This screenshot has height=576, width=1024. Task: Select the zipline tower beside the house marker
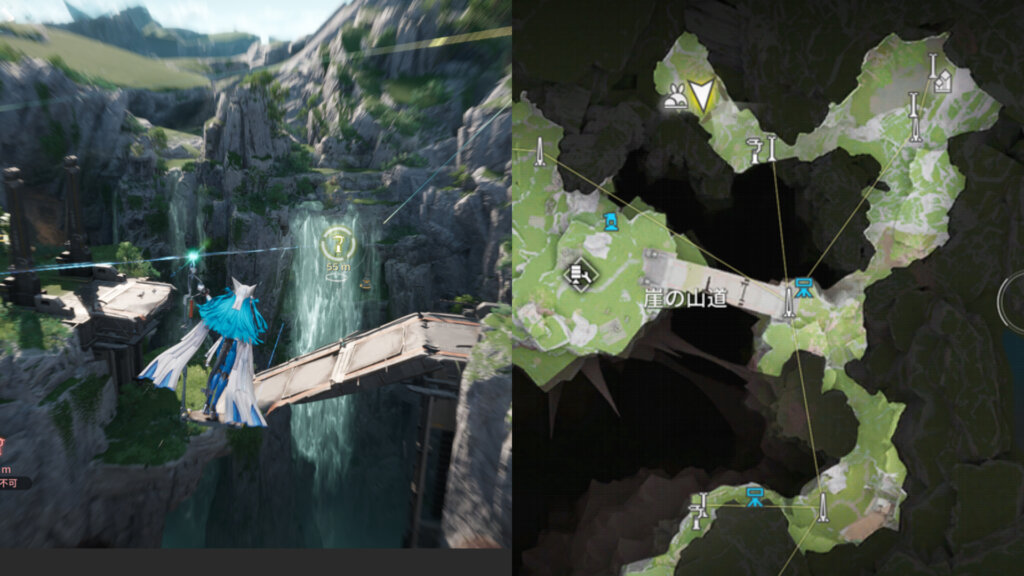[x=931, y=68]
